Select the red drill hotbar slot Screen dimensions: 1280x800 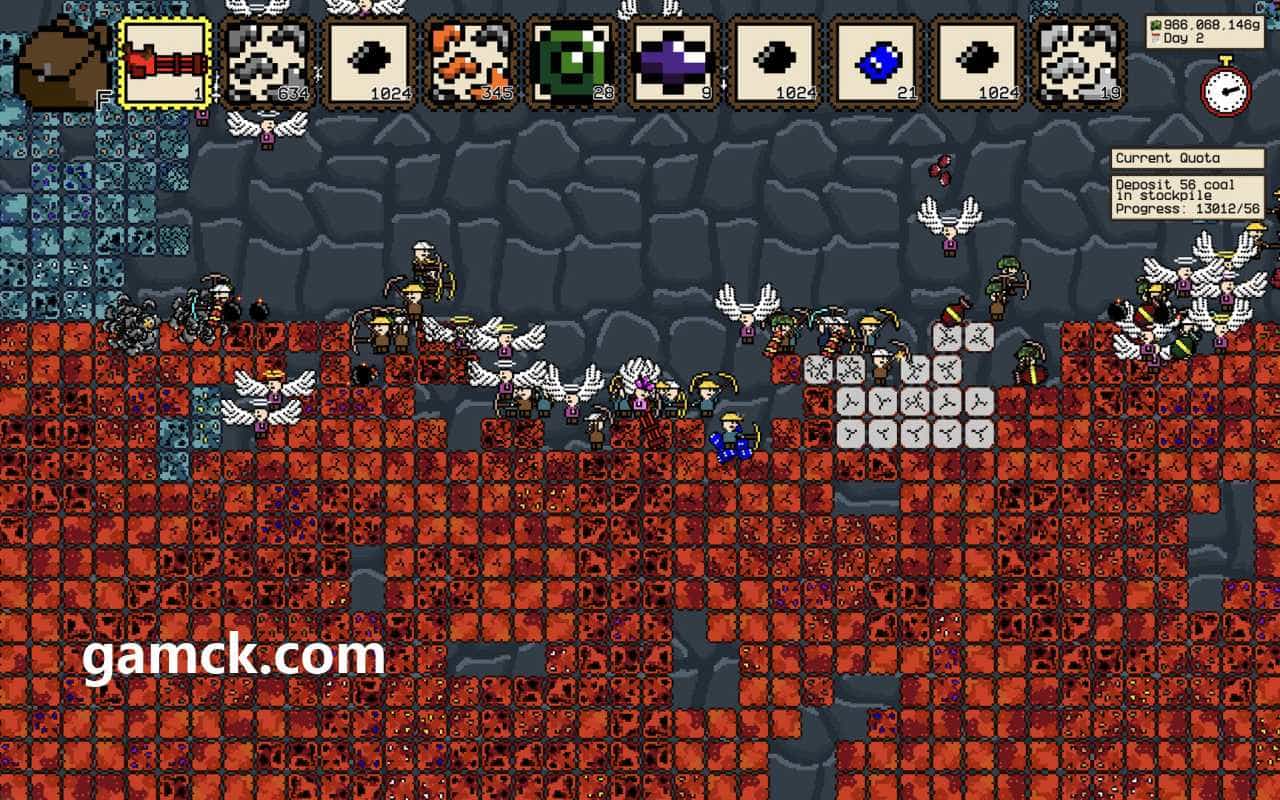166,62
